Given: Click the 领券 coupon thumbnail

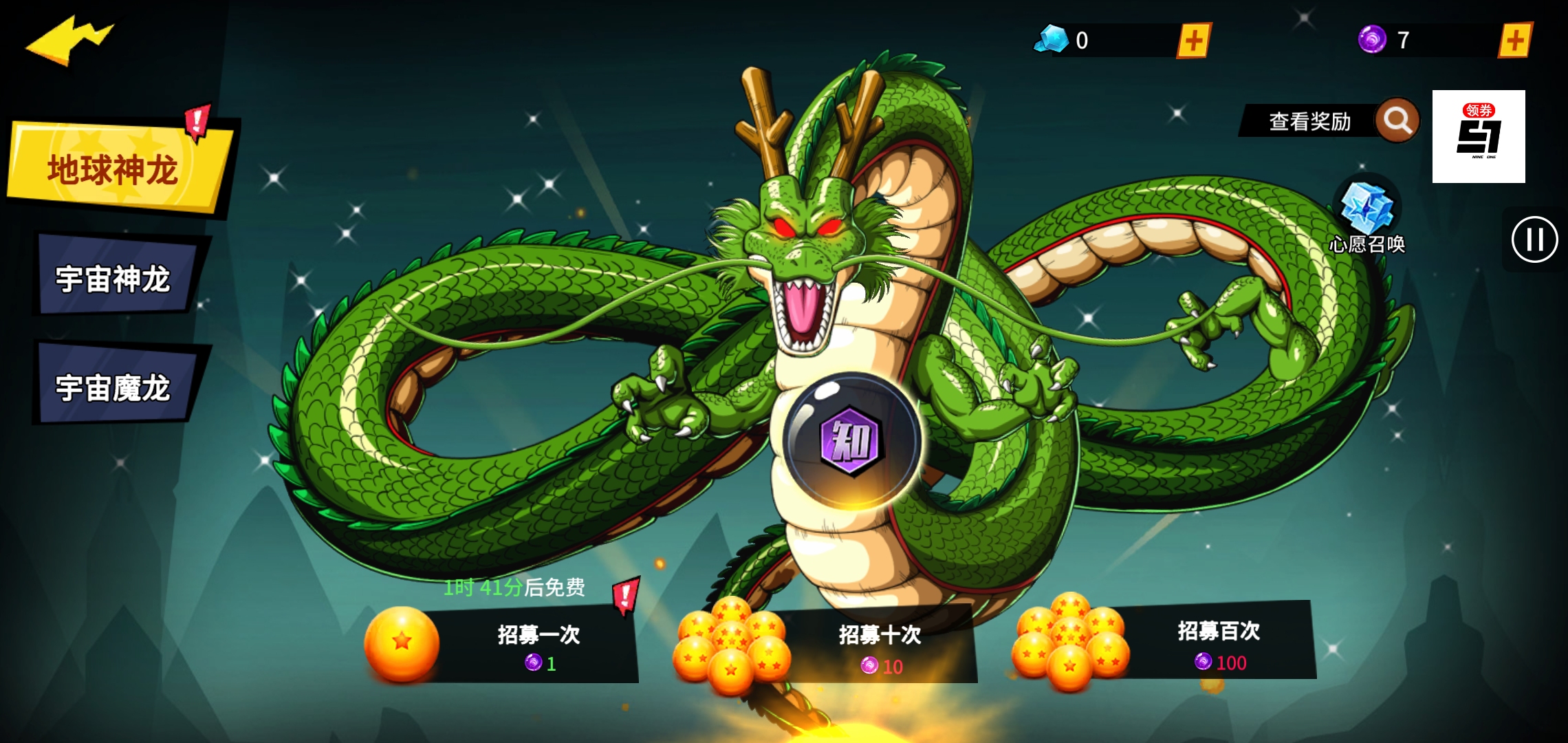Looking at the screenshot, I should tap(1479, 136).
